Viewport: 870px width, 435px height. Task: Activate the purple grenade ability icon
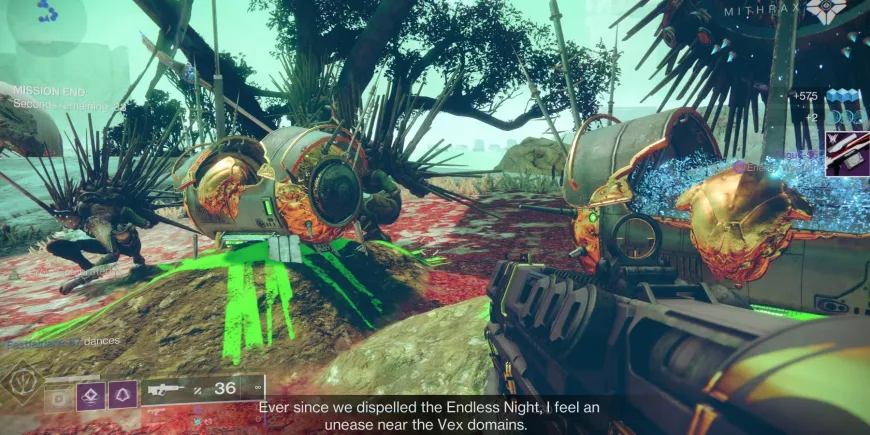92,395
